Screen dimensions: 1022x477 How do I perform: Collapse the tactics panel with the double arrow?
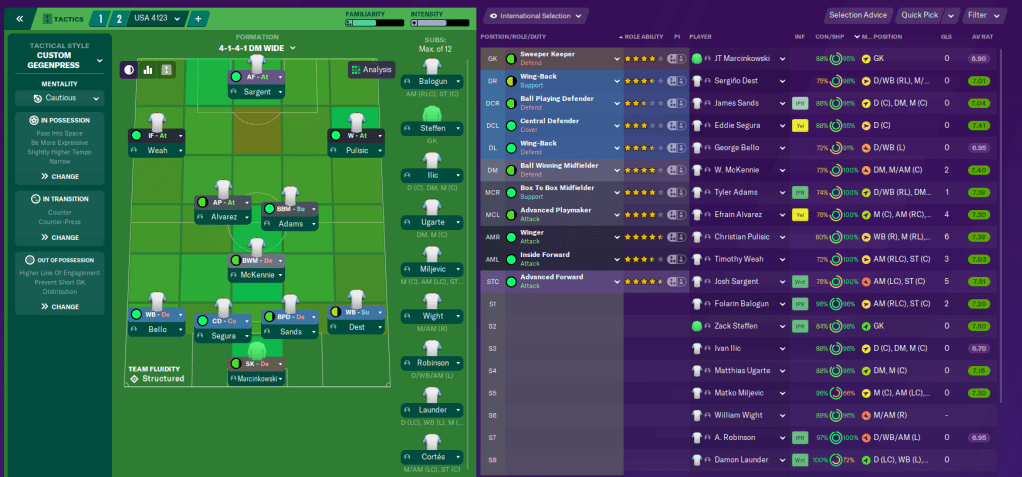click(19, 18)
